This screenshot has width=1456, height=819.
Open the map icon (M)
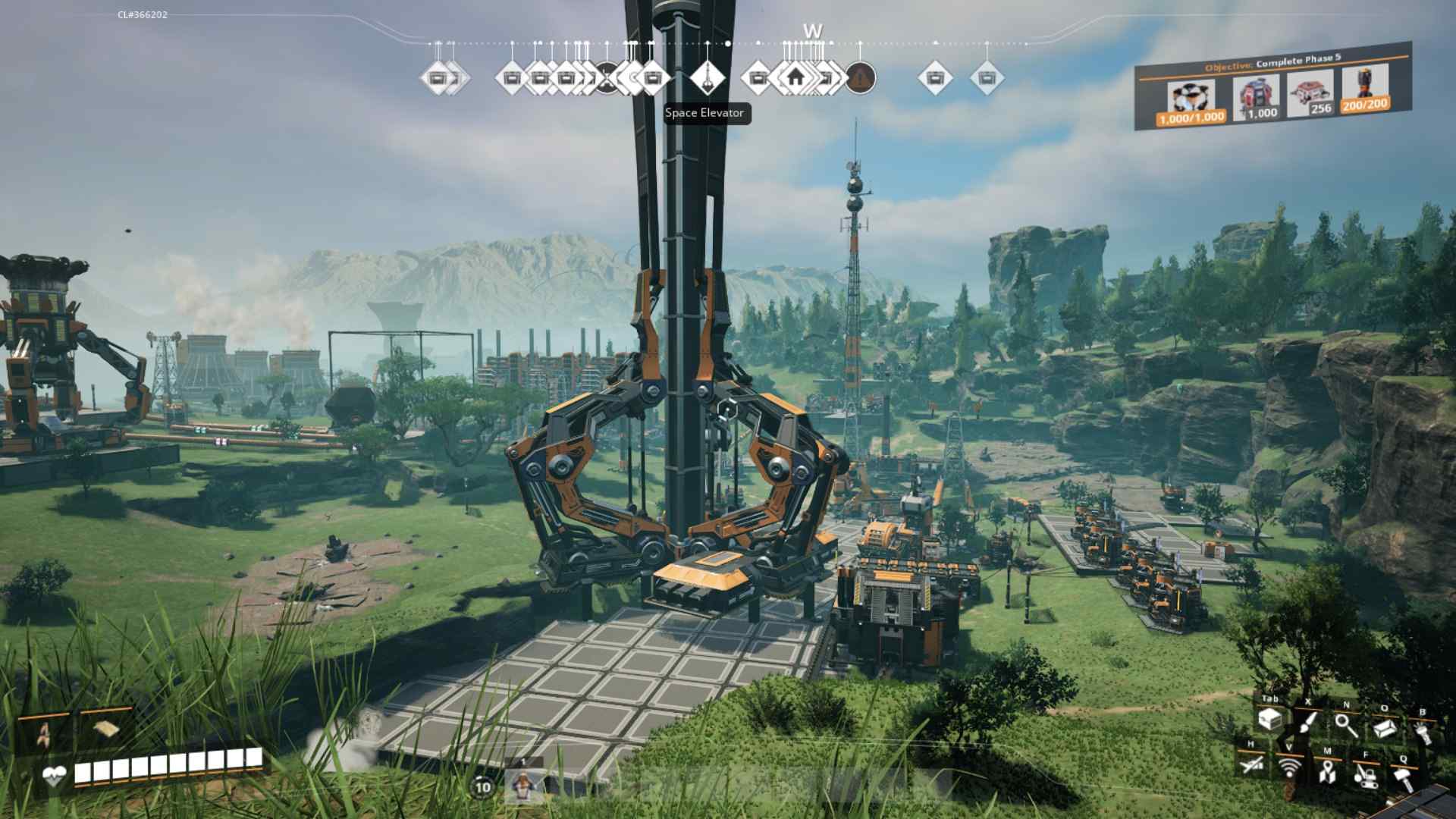[1327, 772]
